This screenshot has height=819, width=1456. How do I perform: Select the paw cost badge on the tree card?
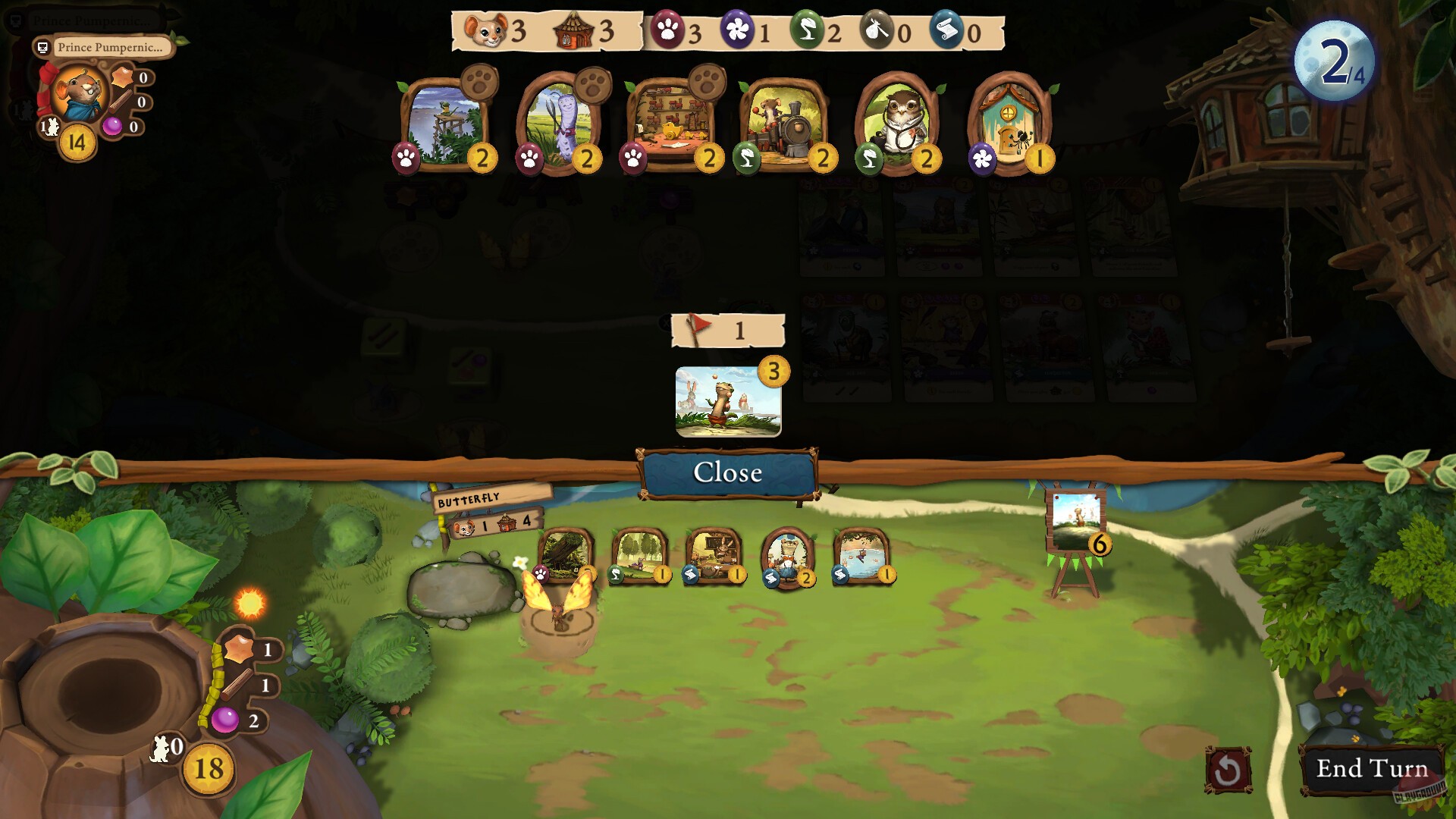tap(540, 575)
